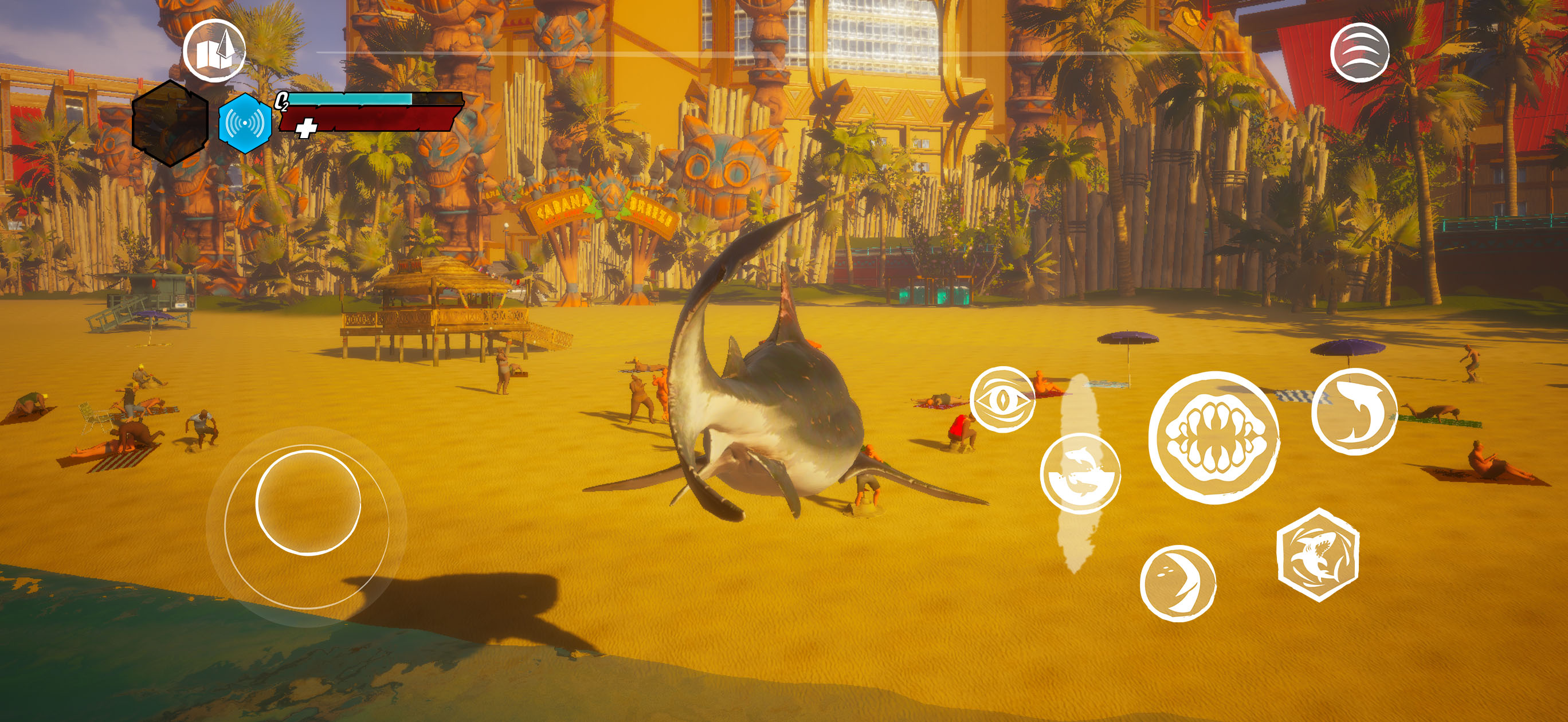
Task: Activate the hexagonal shark special ability
Action: (x=1318, y=555)
